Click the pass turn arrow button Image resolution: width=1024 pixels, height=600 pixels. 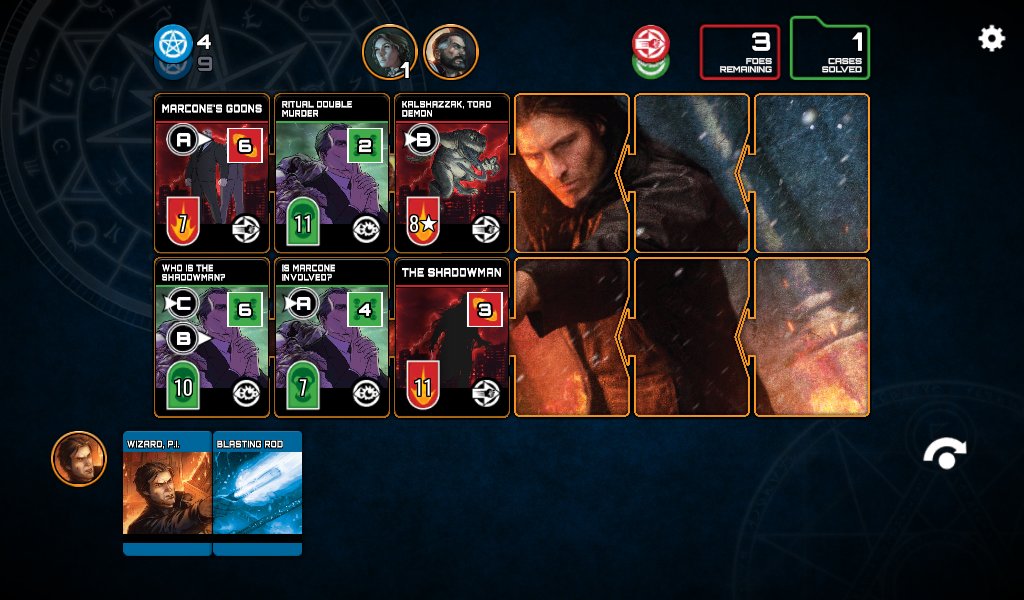(944, 455)
